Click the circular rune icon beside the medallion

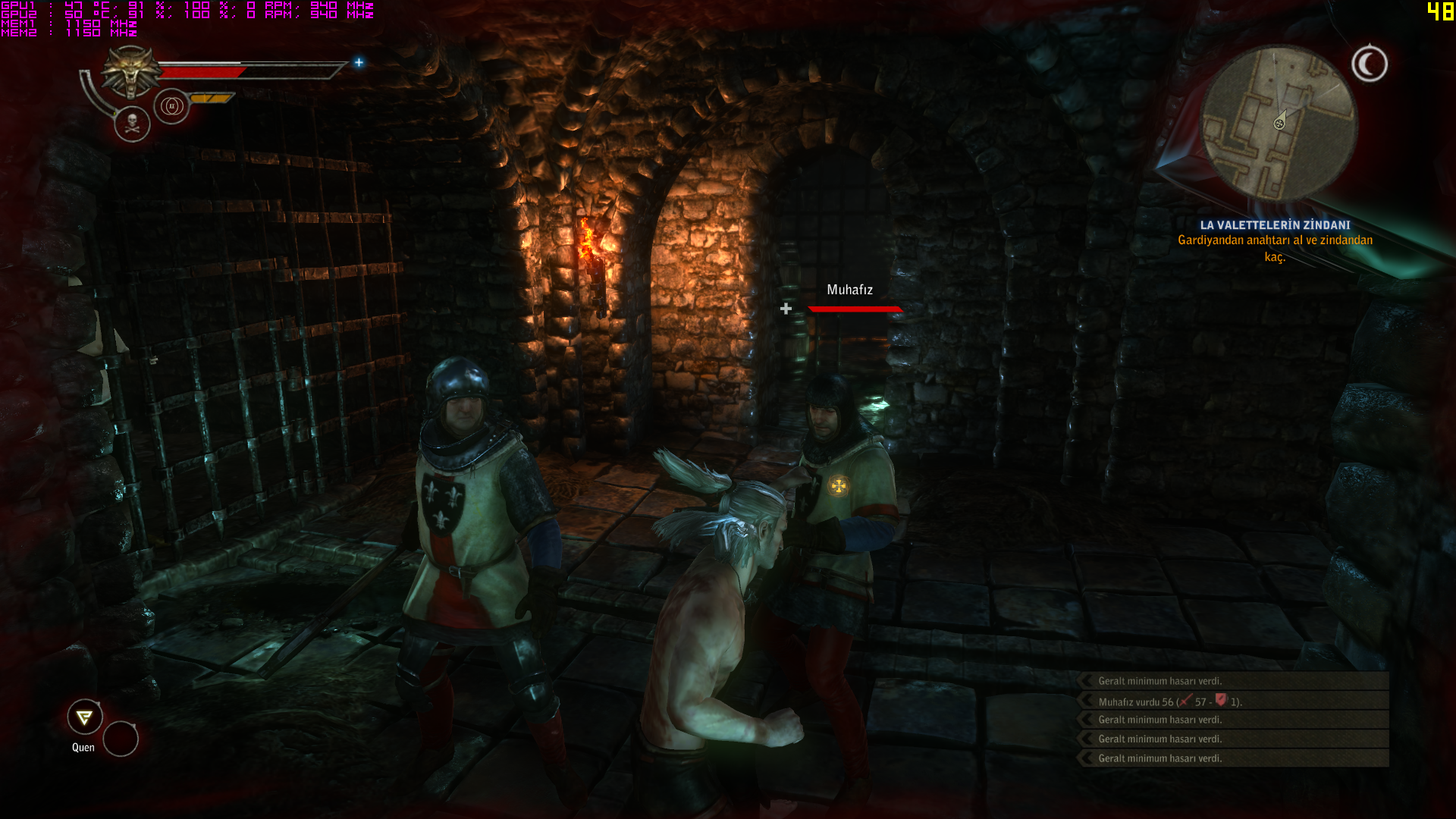click(171, 106)
